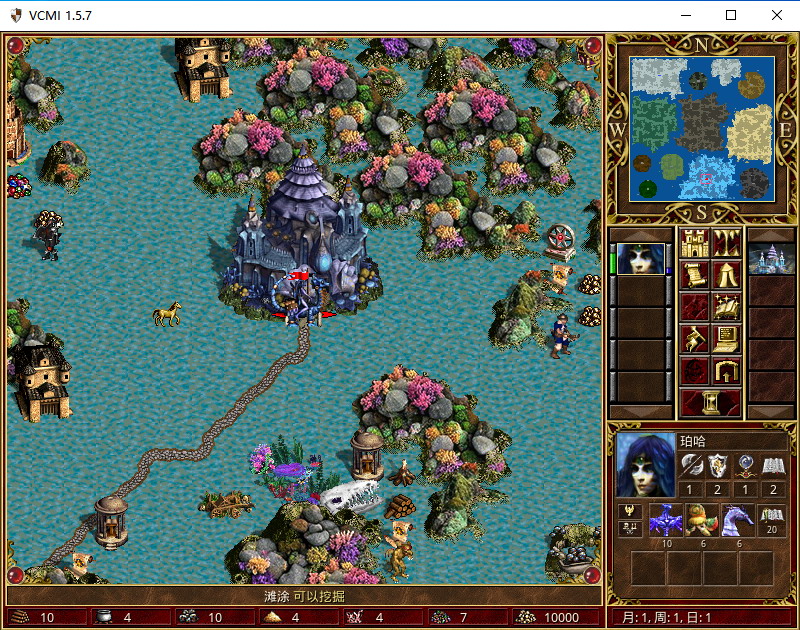Select the purple sea horse army slot

coord(738,520)
